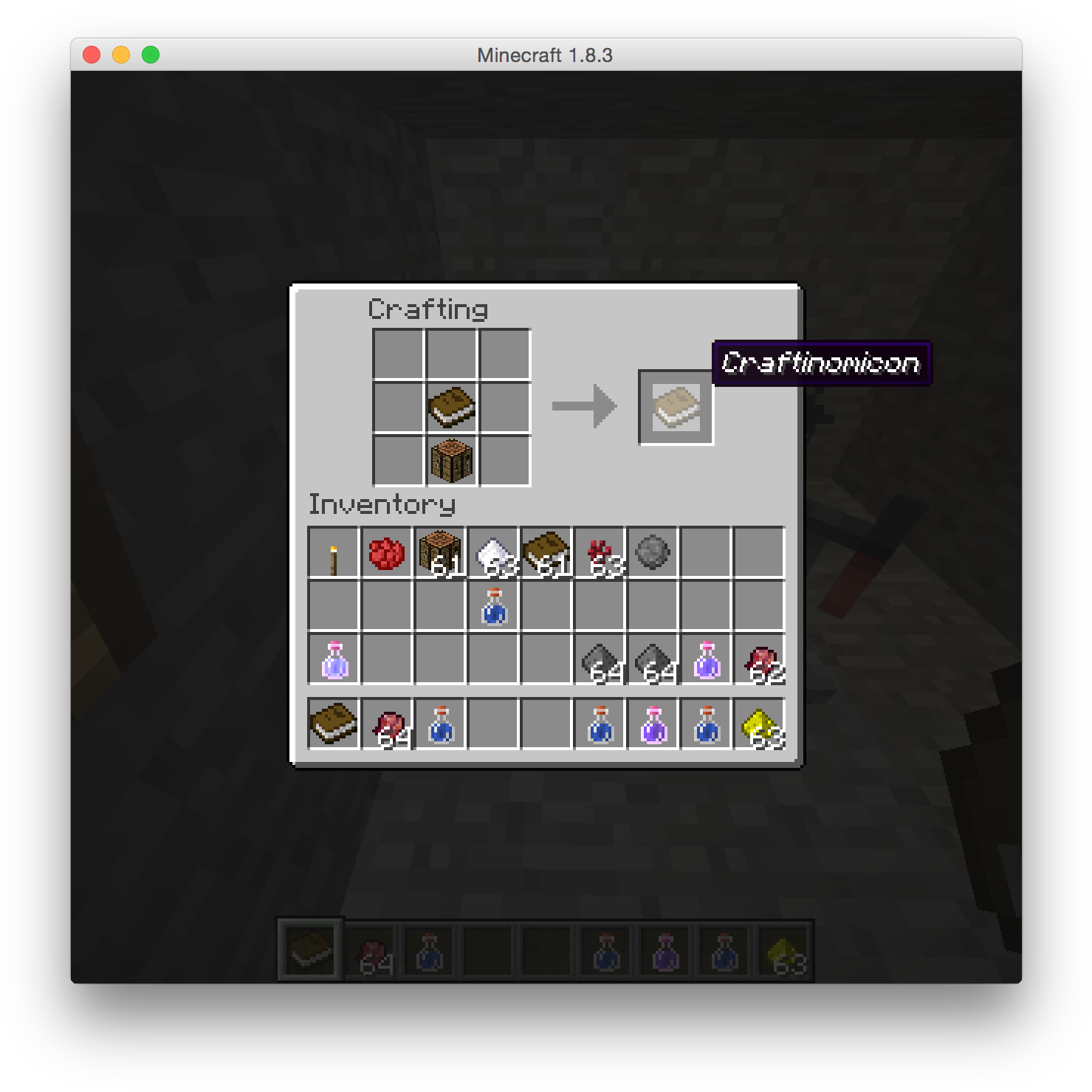
Task: Take the Craftinomicon from the output slot
Action: [x=676, y=405]
